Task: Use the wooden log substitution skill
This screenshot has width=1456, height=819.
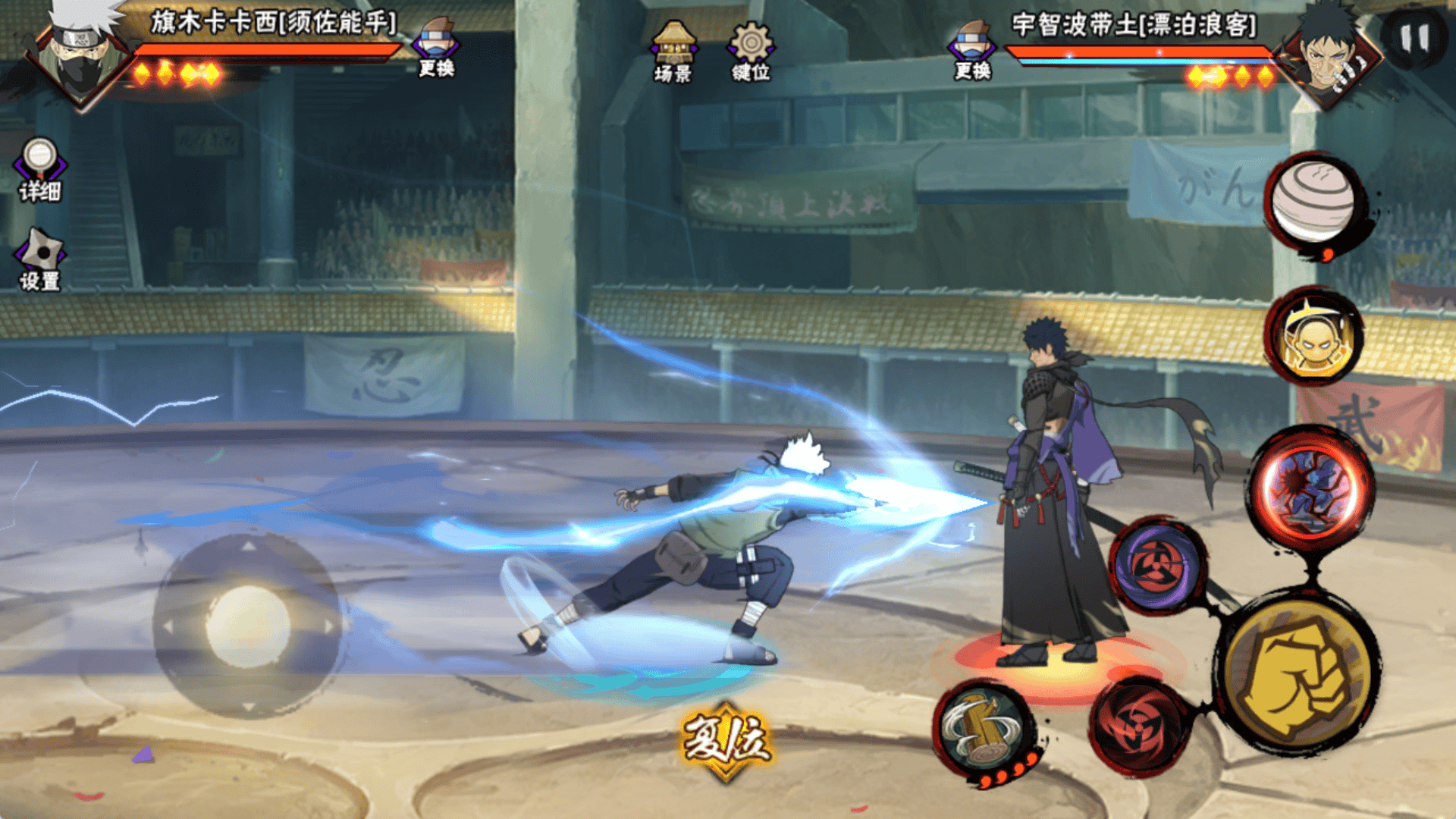Action: pyautogui.click(x=983, y=730)
